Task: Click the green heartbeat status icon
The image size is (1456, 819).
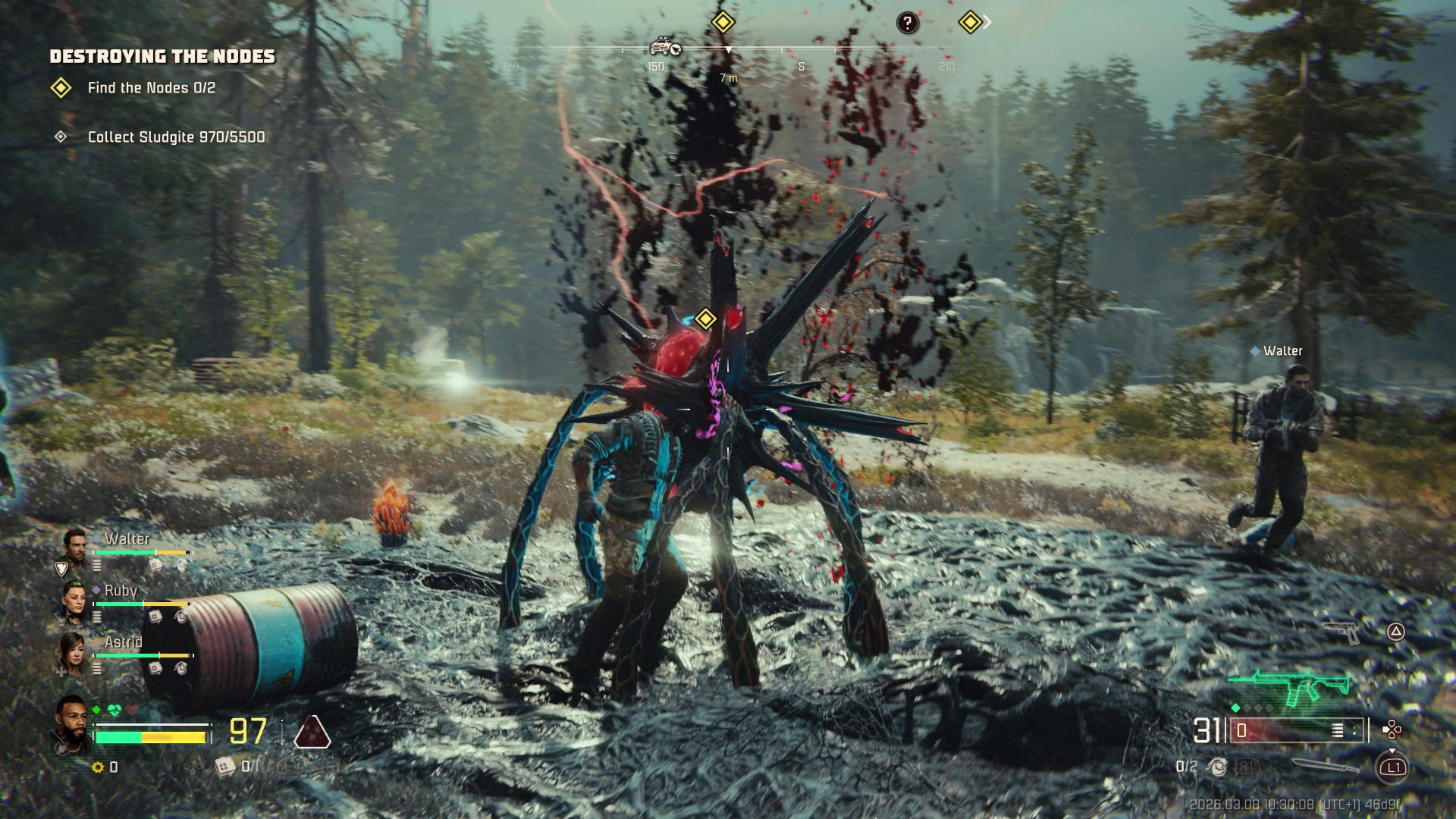Action: pos(115,711)
